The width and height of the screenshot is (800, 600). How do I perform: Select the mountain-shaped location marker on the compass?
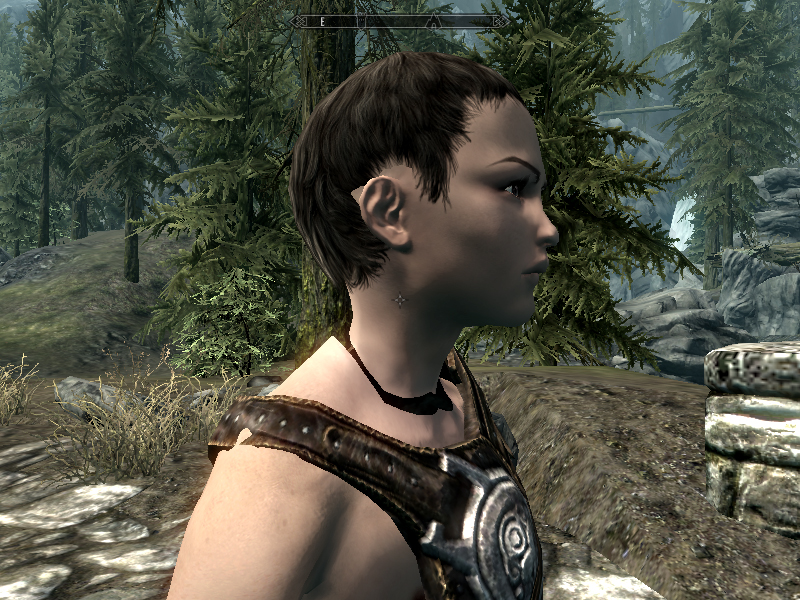433,21
